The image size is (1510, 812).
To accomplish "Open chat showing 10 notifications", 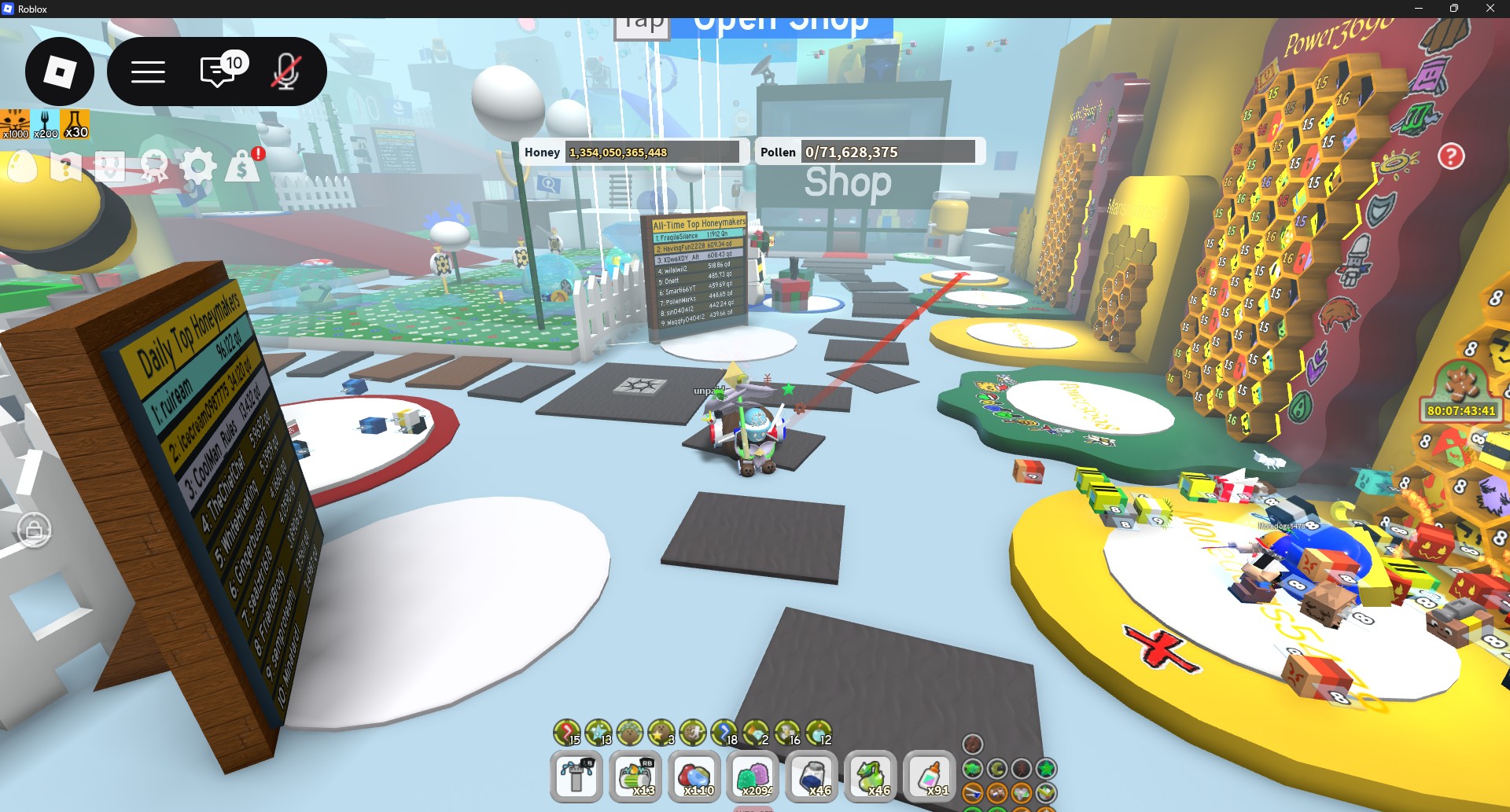I will 218,71.
